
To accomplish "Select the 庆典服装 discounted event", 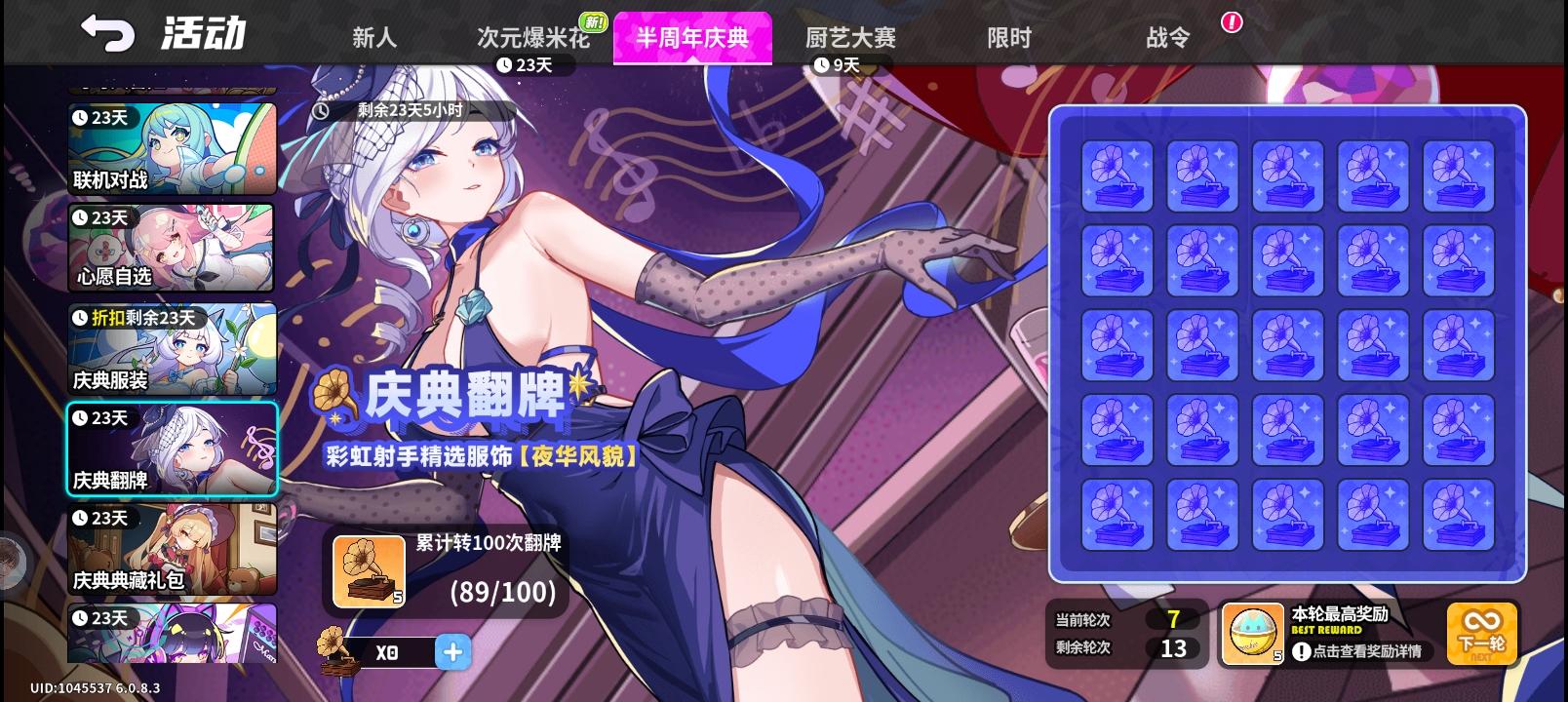I will point(172,349).
